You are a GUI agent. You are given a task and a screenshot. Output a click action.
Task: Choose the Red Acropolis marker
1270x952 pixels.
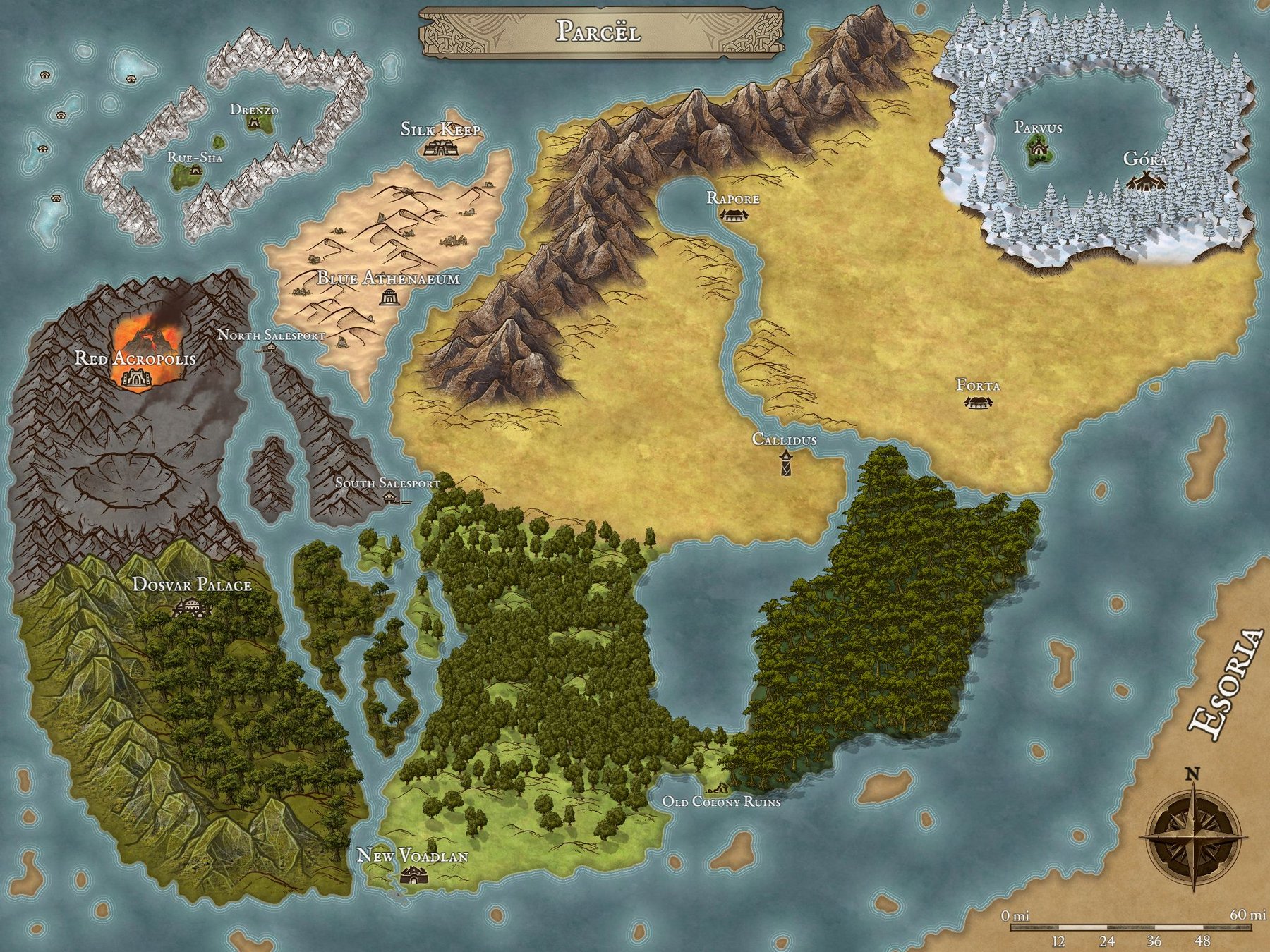point(135,379)
